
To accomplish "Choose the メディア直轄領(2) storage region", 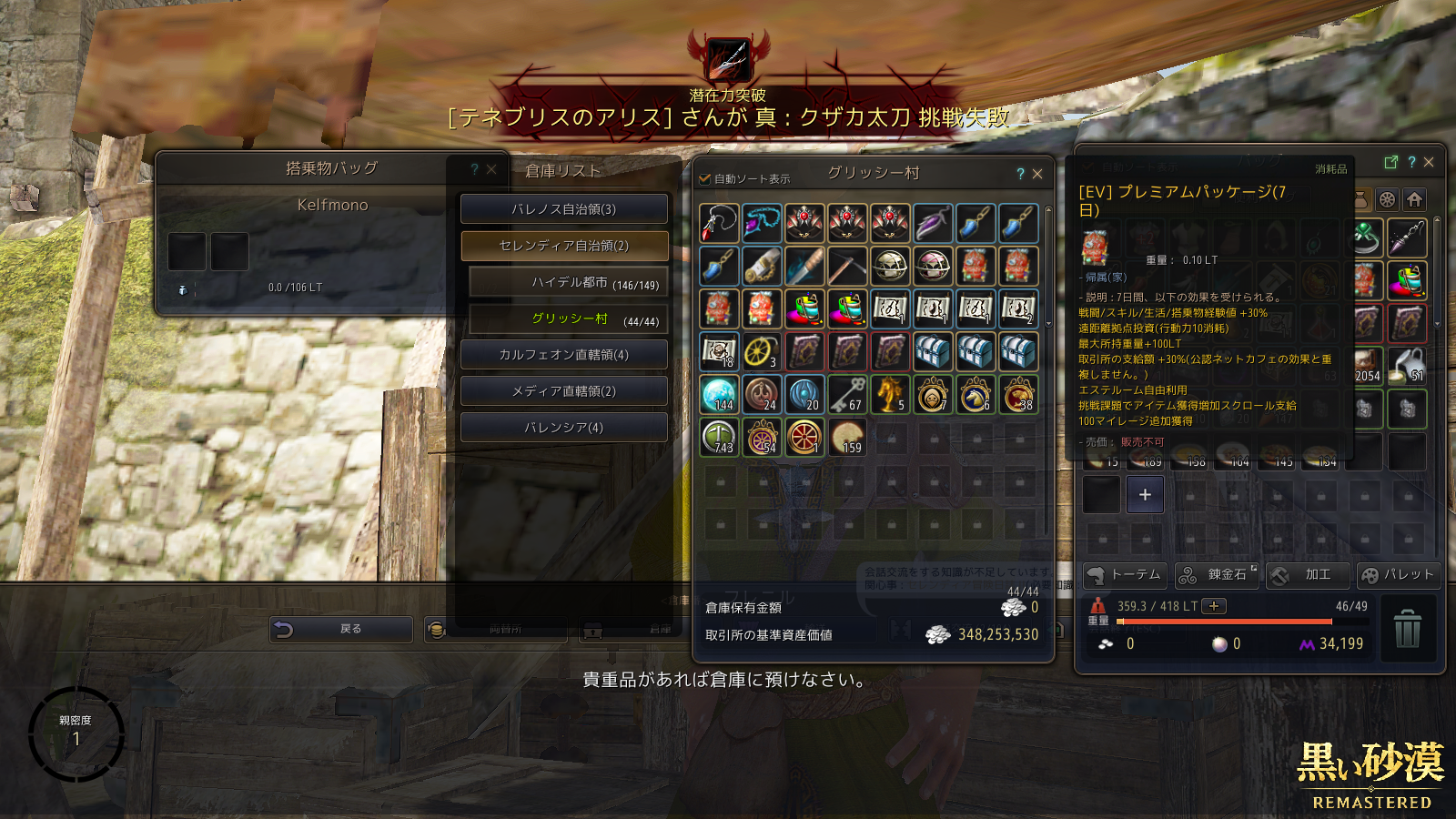I will pos(563,391).
